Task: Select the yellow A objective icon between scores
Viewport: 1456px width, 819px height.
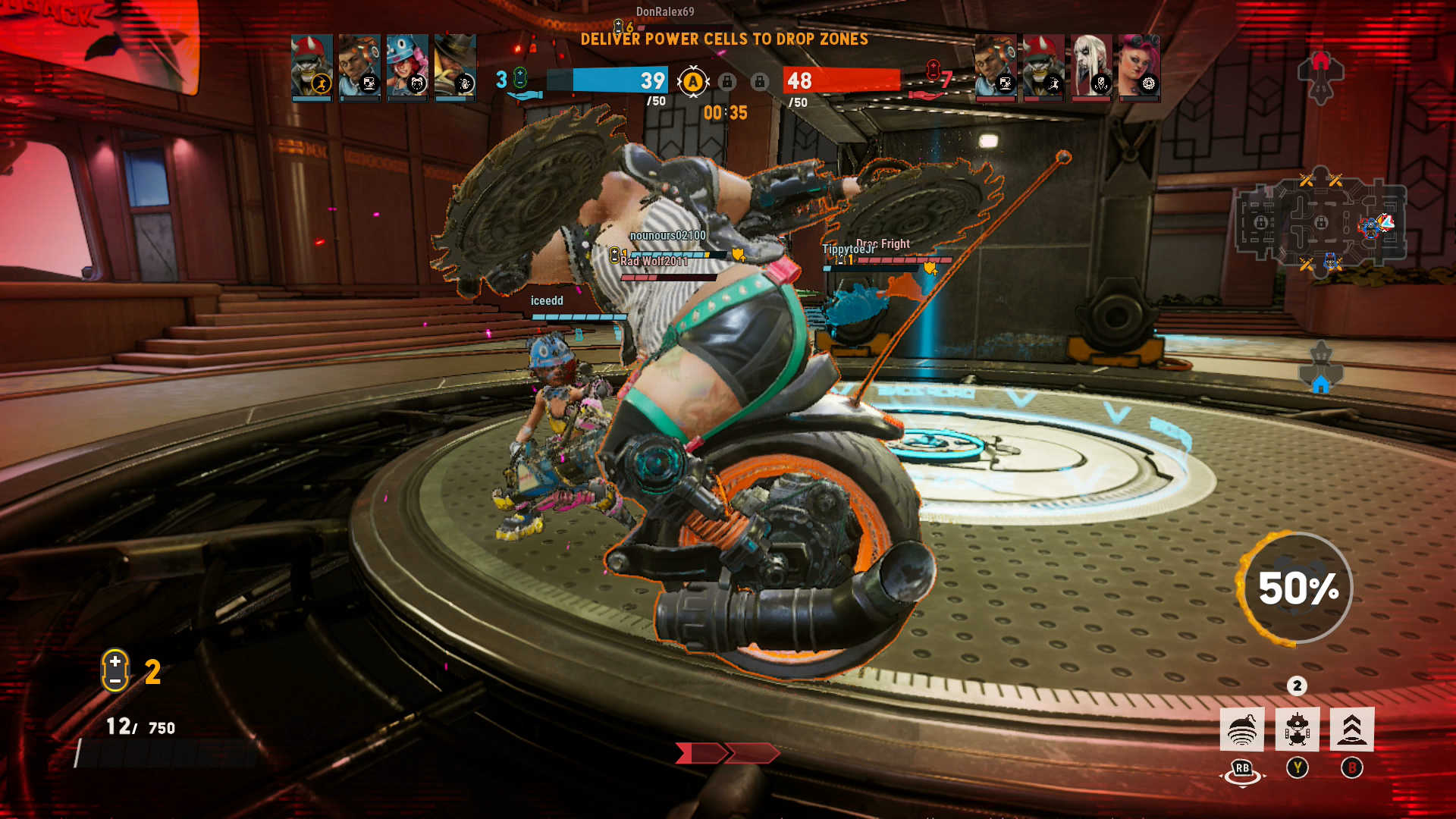Action: tap(695, 81)
